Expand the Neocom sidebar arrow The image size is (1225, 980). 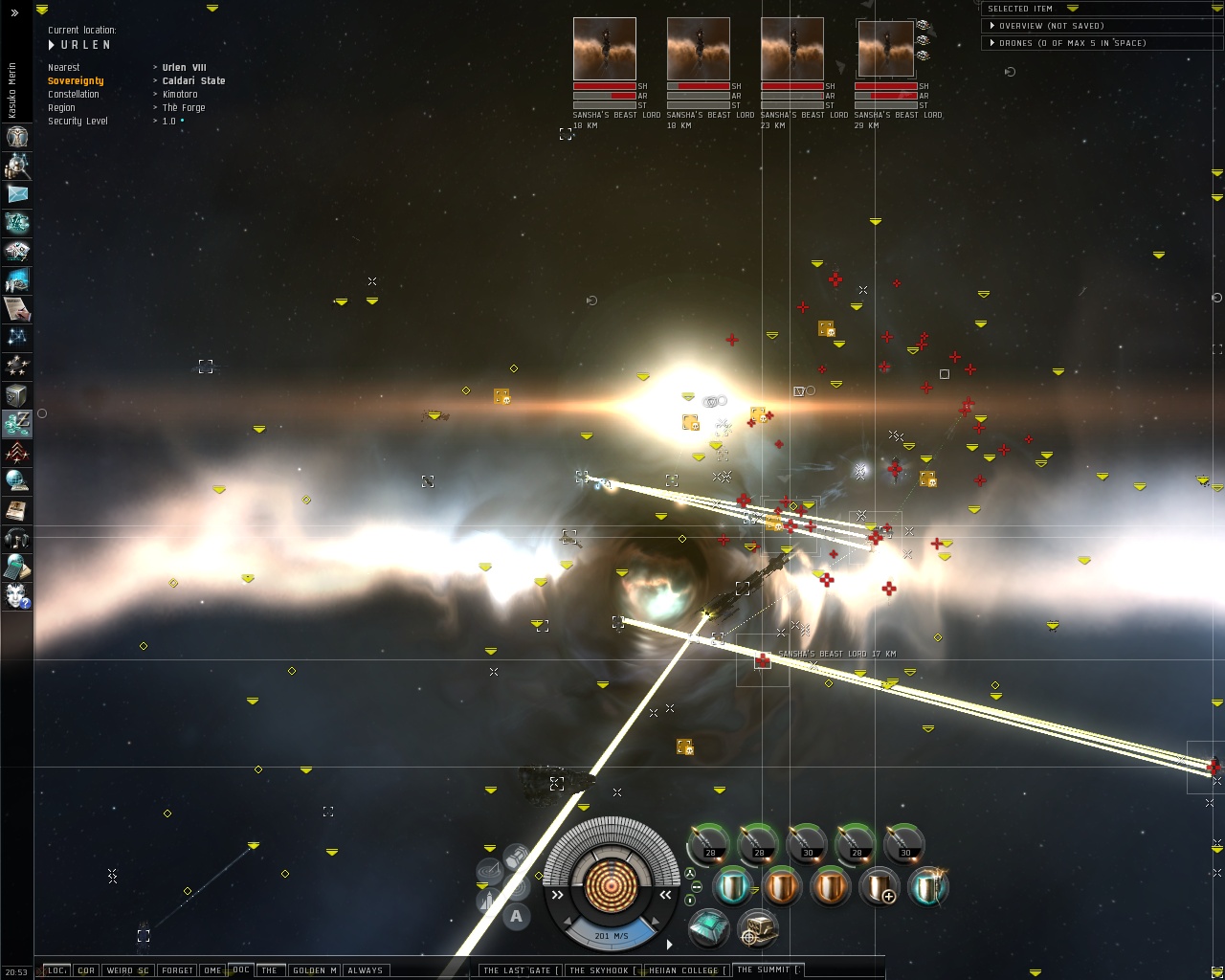(x=14, y=12)
